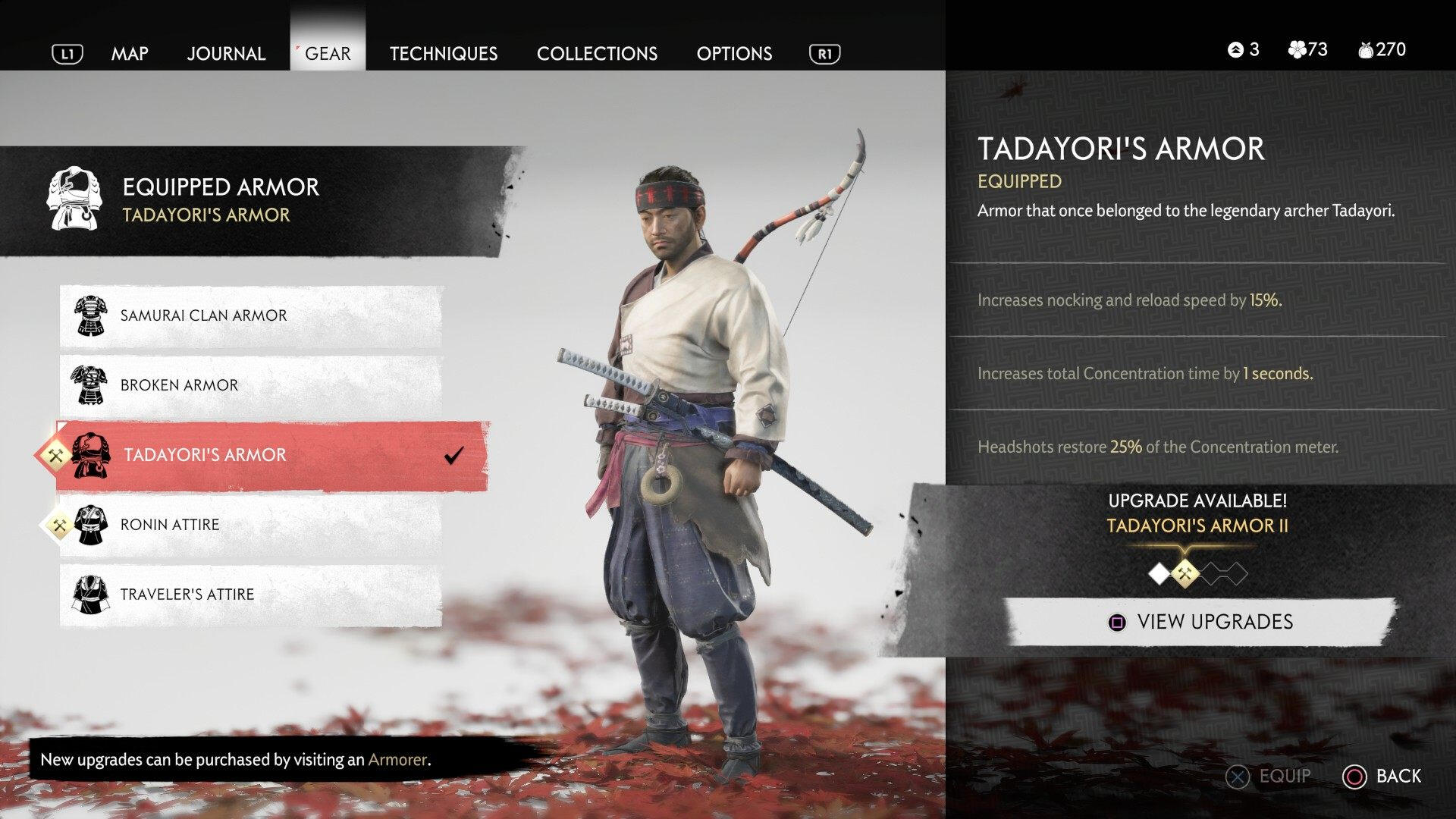The width and height of the screenshot is (1456, 819).
Task: Choose Samurai Clan Armor from the list
Action: click(x=250, y=315)
